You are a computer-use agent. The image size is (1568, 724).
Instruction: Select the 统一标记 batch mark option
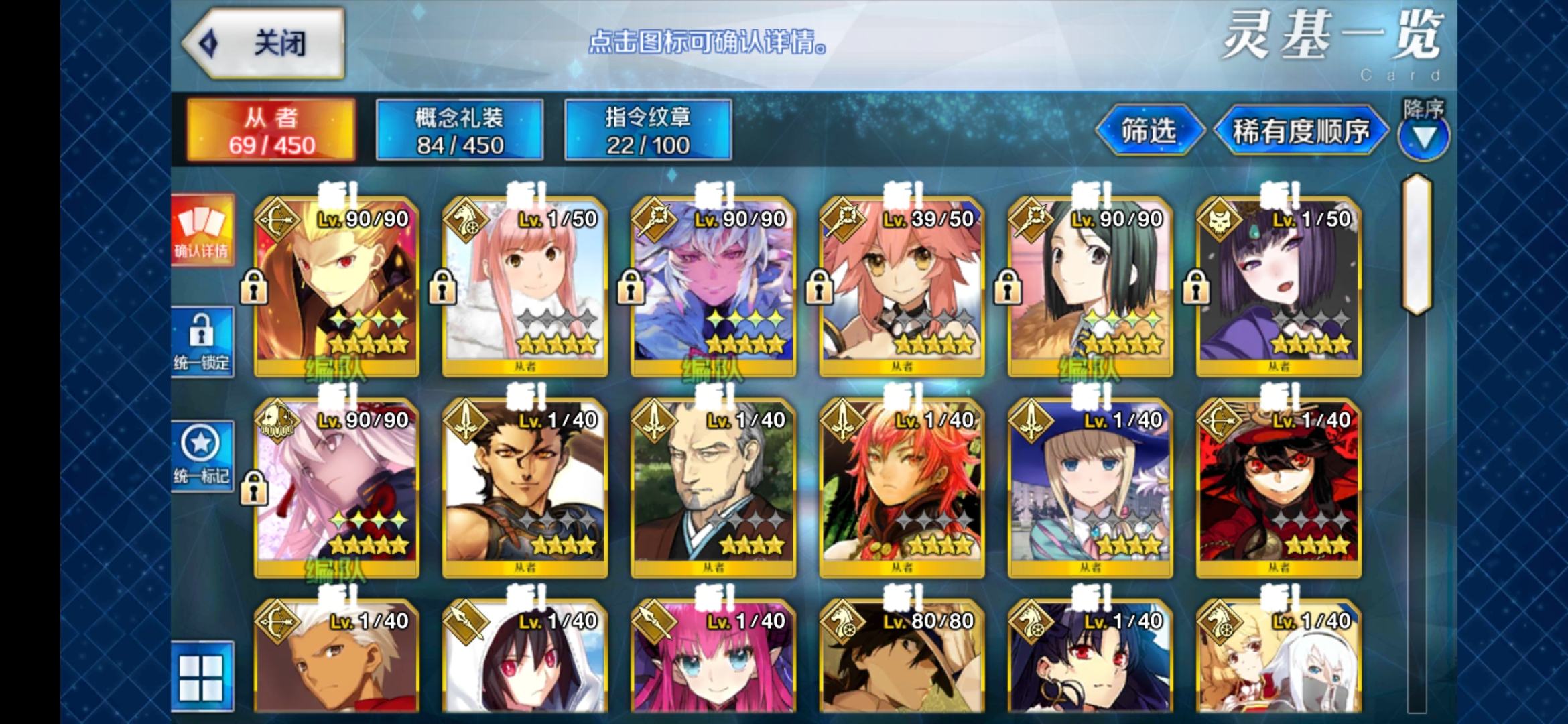pos(202,456)
